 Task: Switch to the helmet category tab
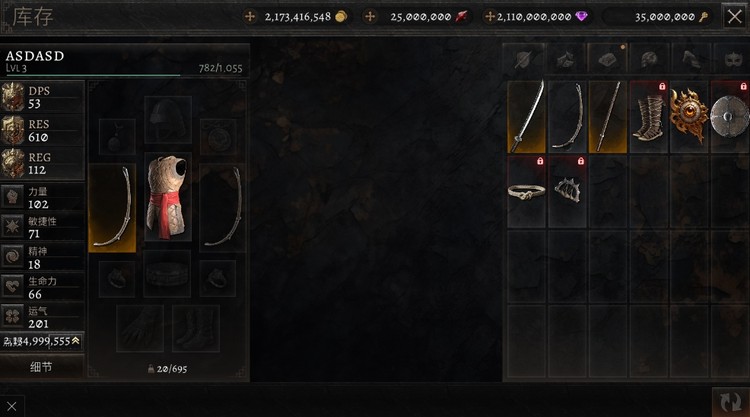click(649, 59)
